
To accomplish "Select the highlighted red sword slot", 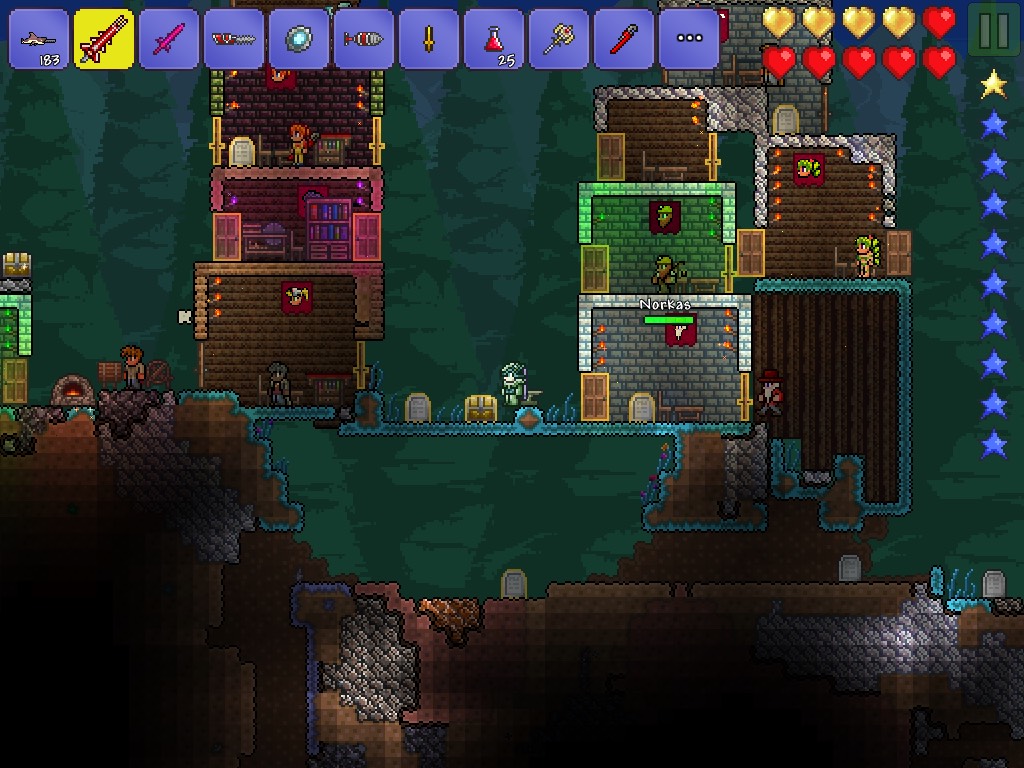I will click(104, 39).
